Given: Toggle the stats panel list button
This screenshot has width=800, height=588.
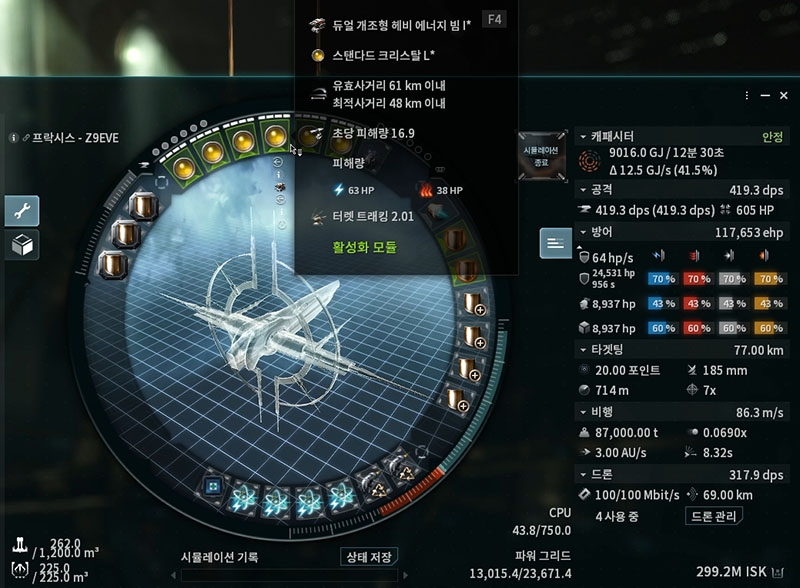Looking at the screenshot, I should [x=555, y=242].
